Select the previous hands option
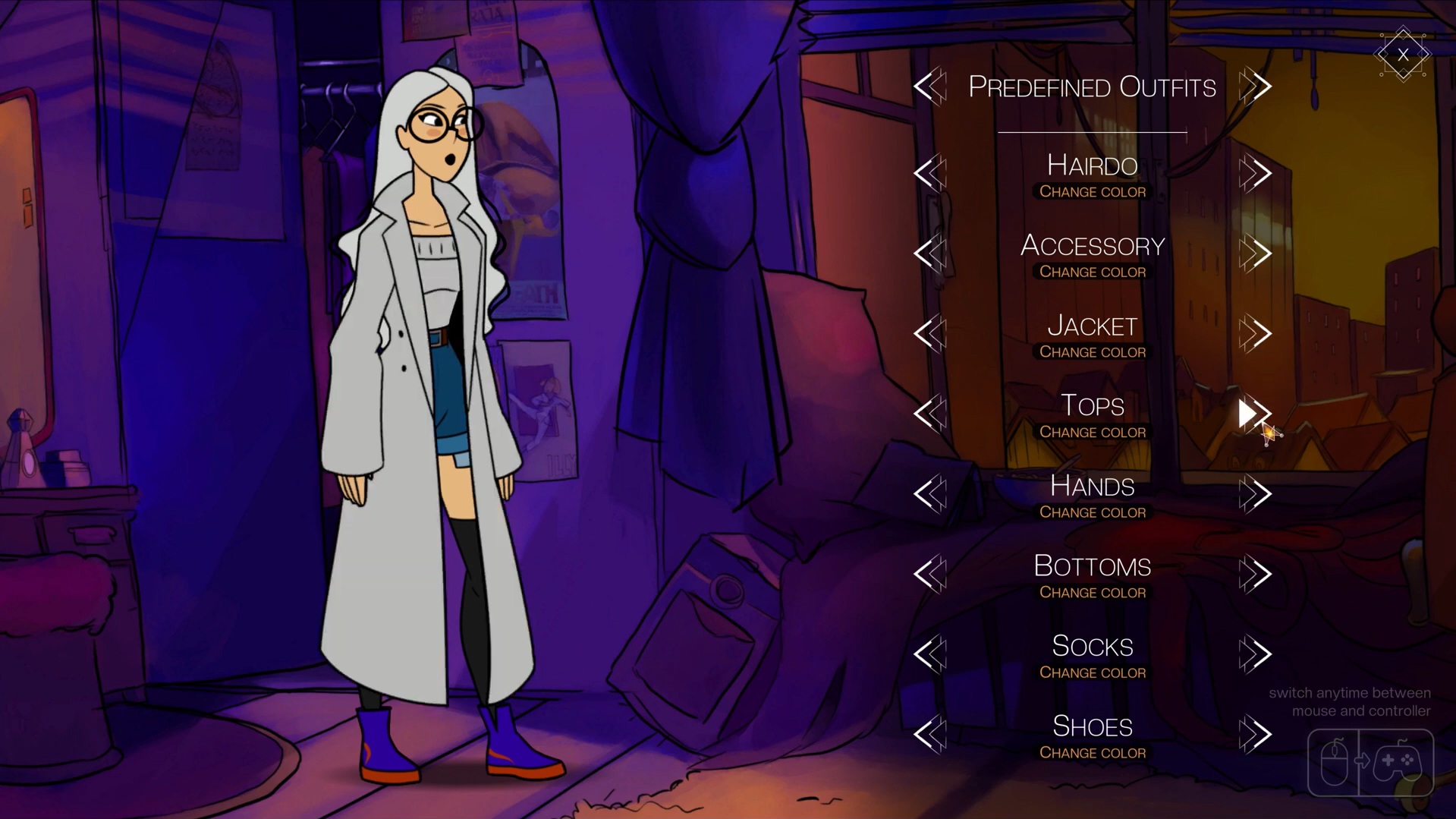1456x819 pixels. 929,494
